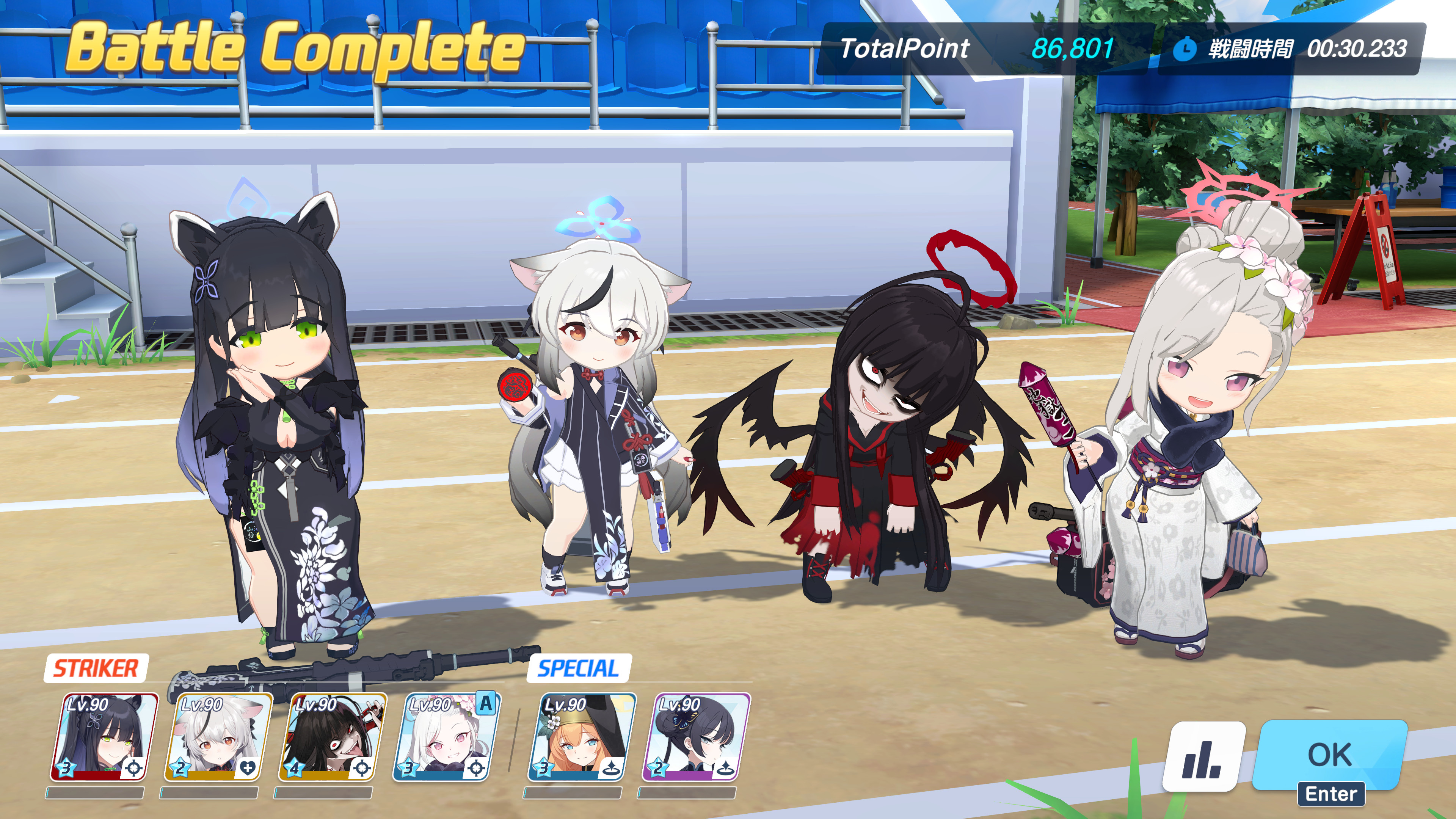Pick the white-haired flower-bun striker portrait

(x=446, y=737)
